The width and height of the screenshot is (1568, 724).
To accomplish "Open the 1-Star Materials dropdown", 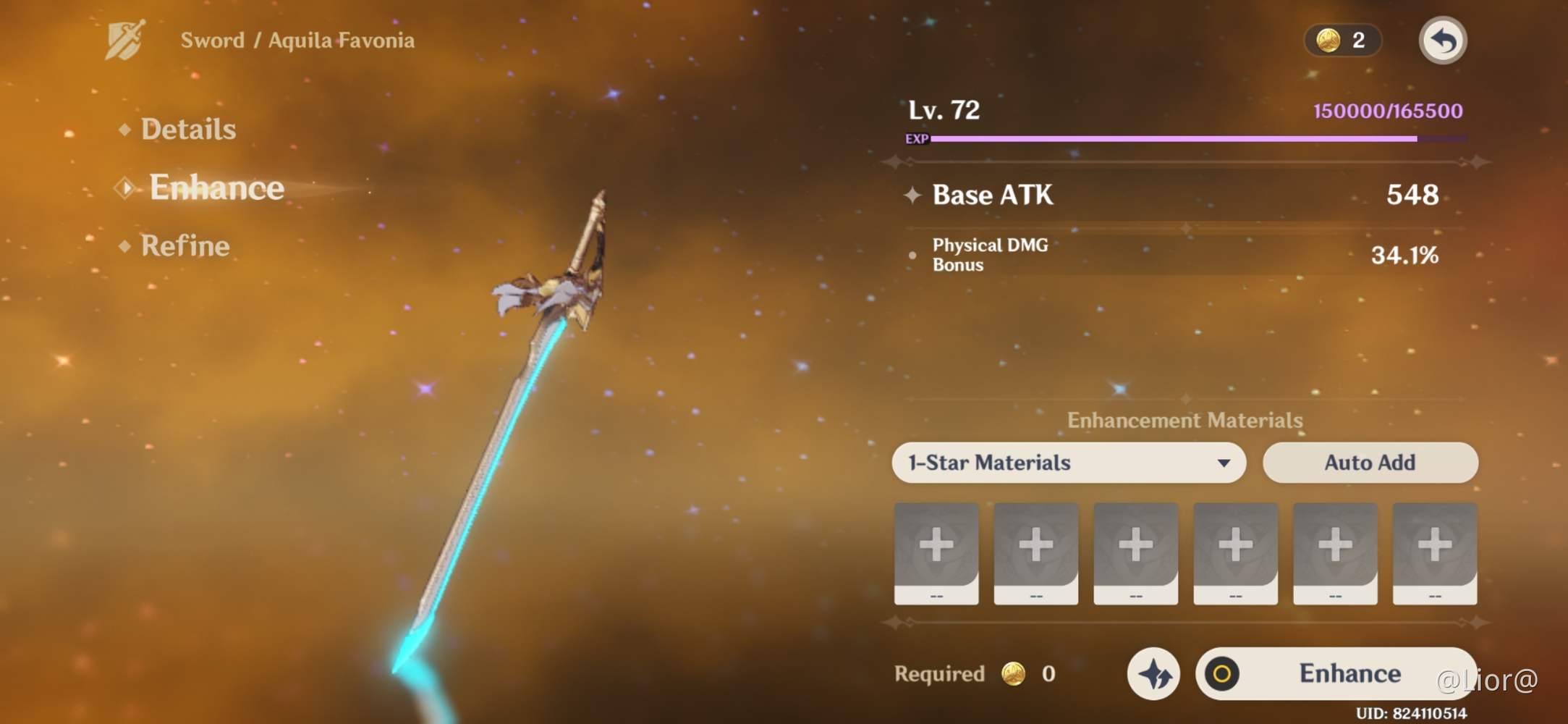I will (1068, 463).
